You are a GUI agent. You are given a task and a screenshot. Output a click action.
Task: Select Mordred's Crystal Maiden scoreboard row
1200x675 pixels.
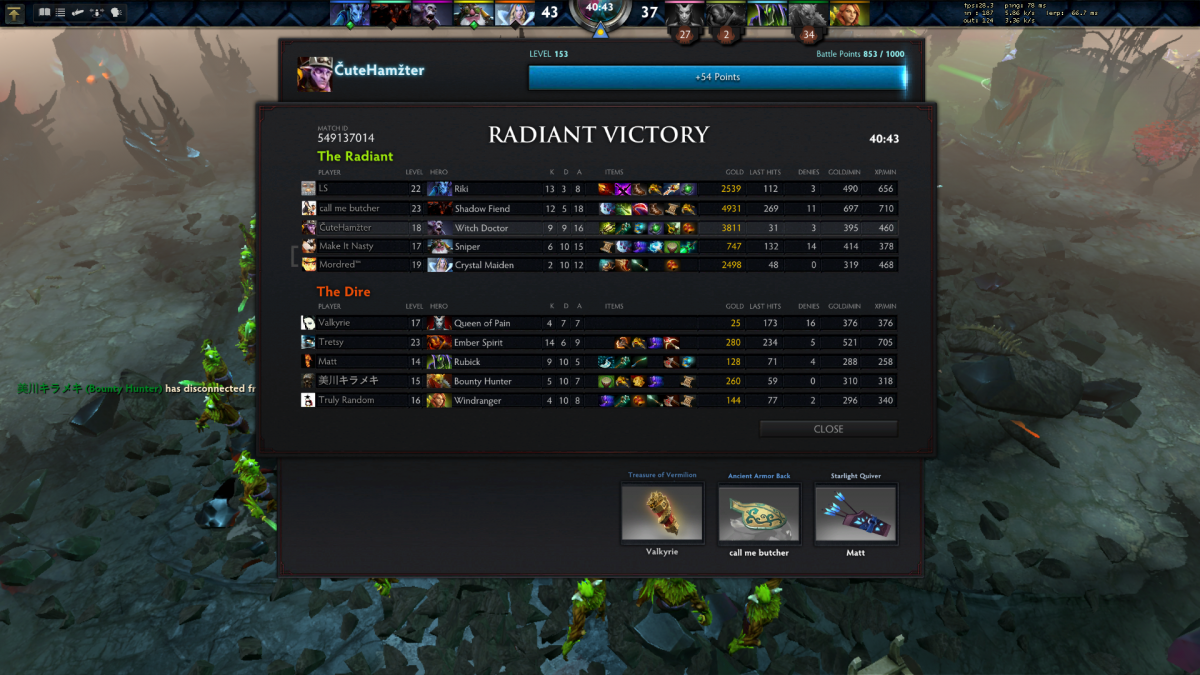[x=600, y=265]
